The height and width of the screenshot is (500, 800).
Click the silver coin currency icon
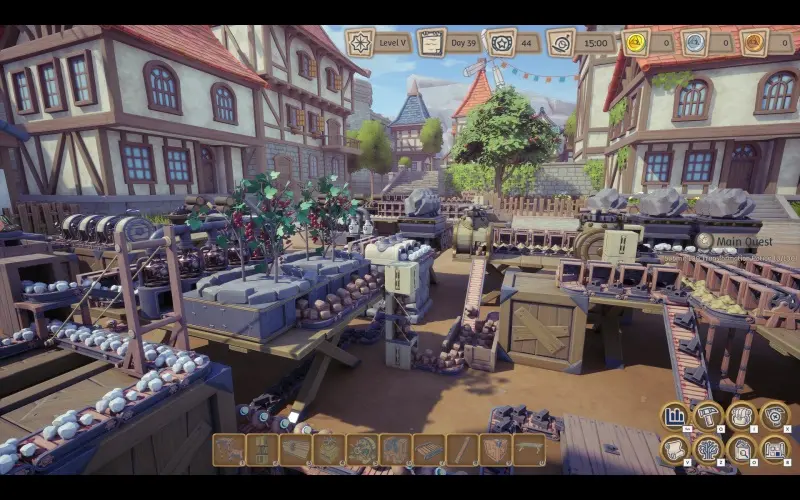pos(695,43)
